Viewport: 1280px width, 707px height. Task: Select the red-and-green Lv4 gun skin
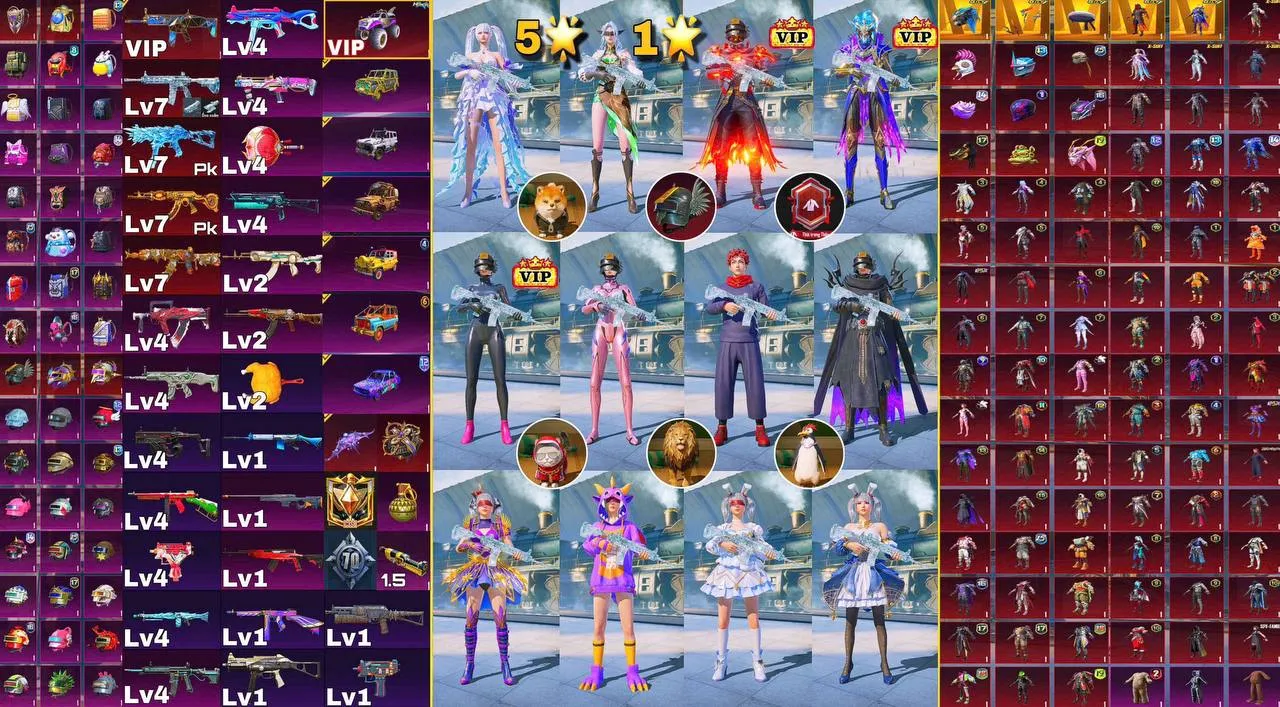click(x=170, y=500)
